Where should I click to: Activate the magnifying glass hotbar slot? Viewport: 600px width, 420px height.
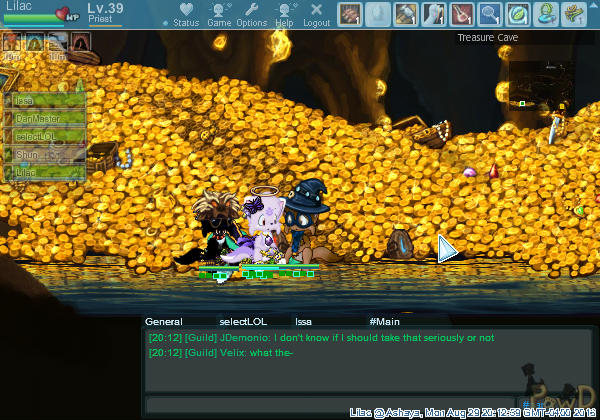(x=489, y=14)
